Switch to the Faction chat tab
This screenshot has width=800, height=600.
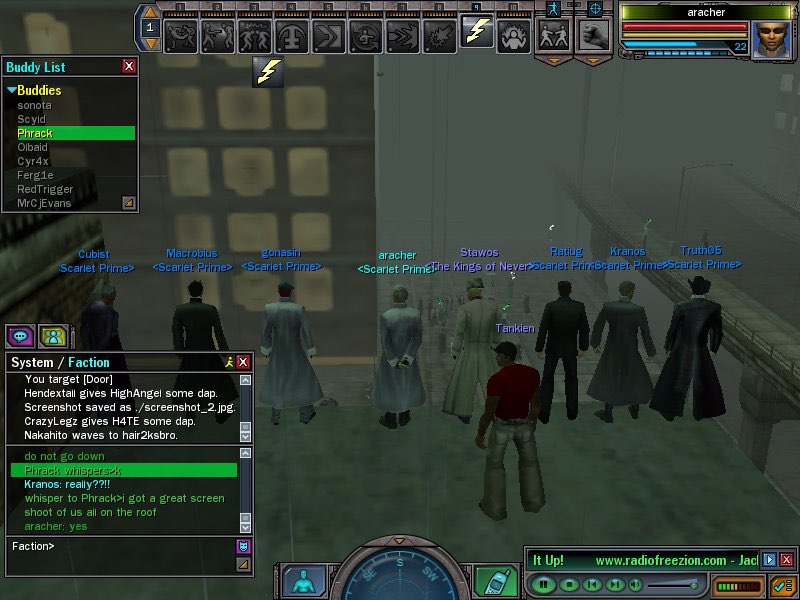[89, 362]
